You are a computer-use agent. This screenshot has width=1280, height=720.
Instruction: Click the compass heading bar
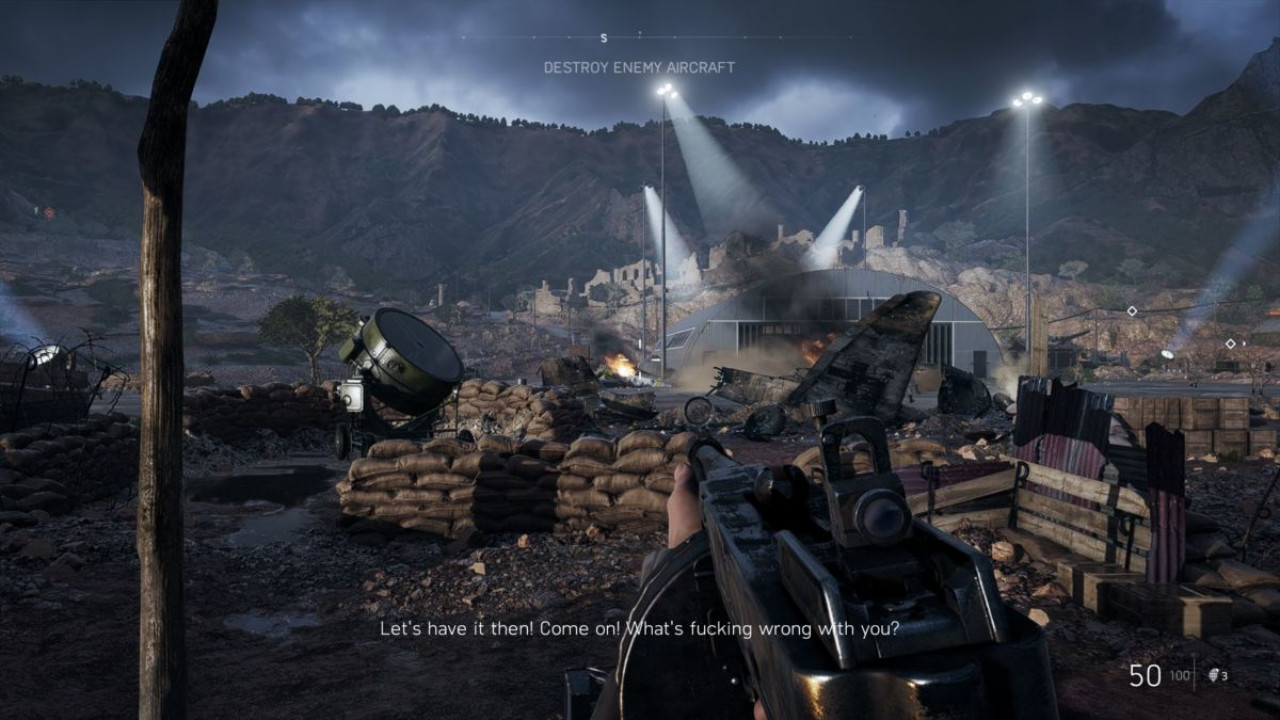point(640,38)
